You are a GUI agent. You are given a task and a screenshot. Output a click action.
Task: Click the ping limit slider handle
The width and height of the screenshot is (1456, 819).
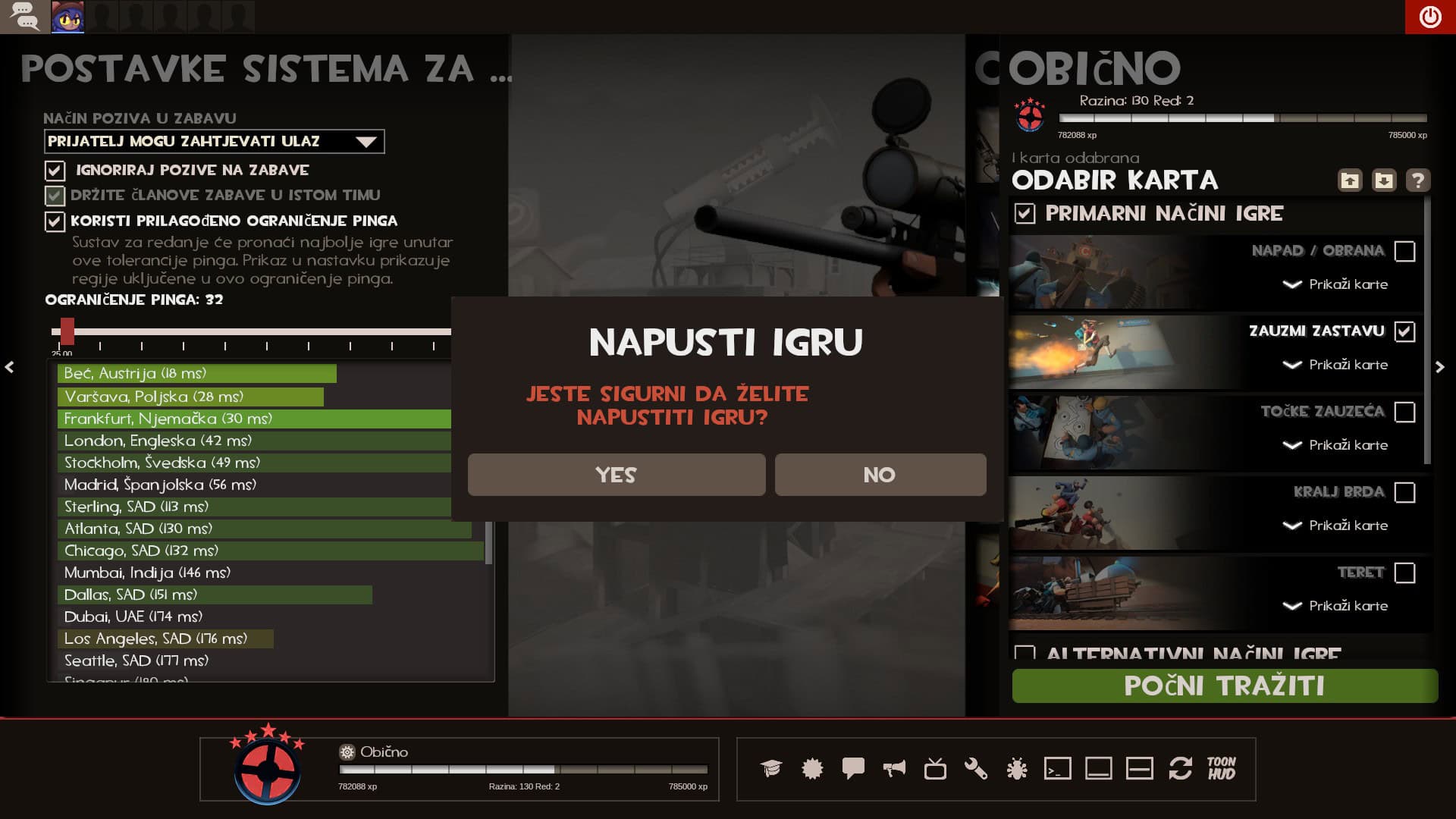pyautogui.click(x=67, y=331)
